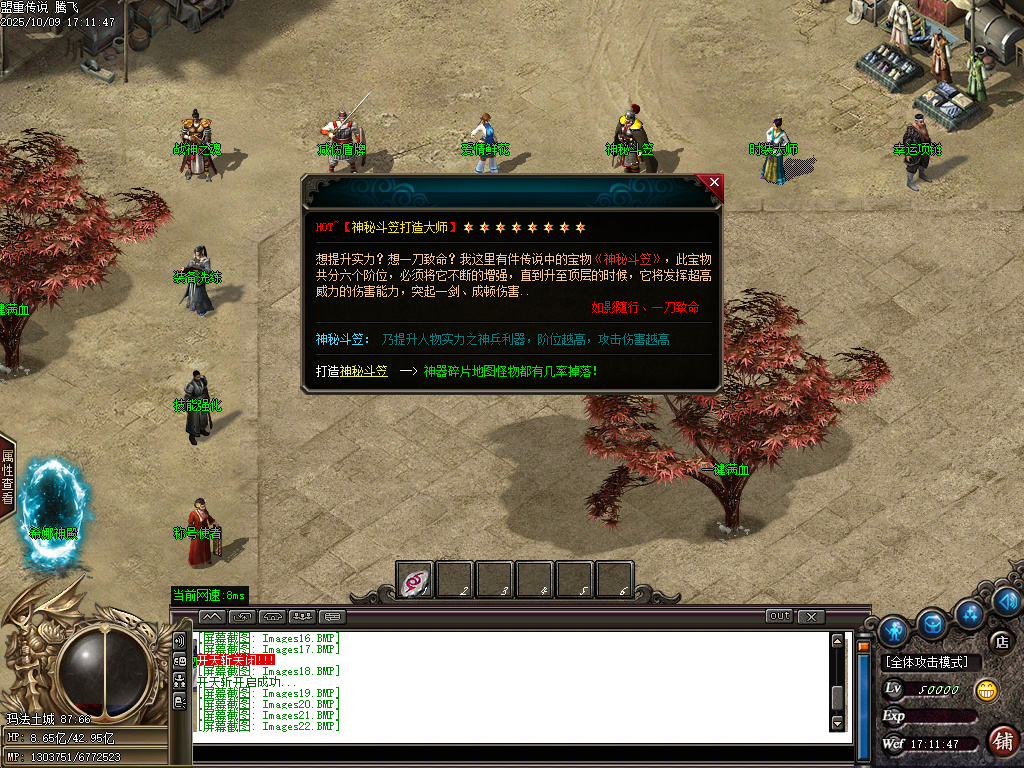Image resolution: width=1024 pixels, height=768 pixels.
Task: Click the group members chat tab
Action: coord(302,616)
